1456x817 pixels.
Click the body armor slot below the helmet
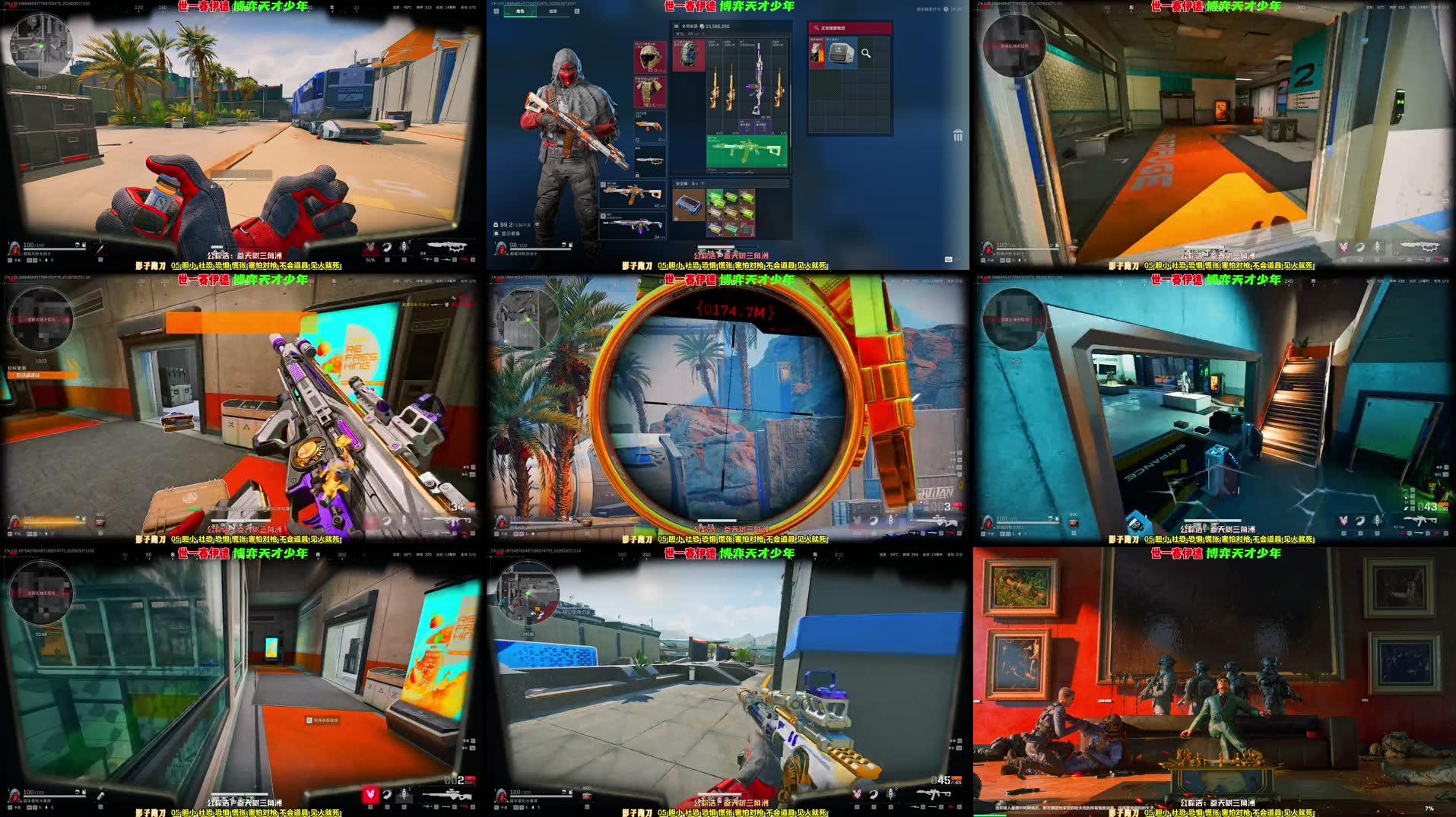[x=650, y=91]
